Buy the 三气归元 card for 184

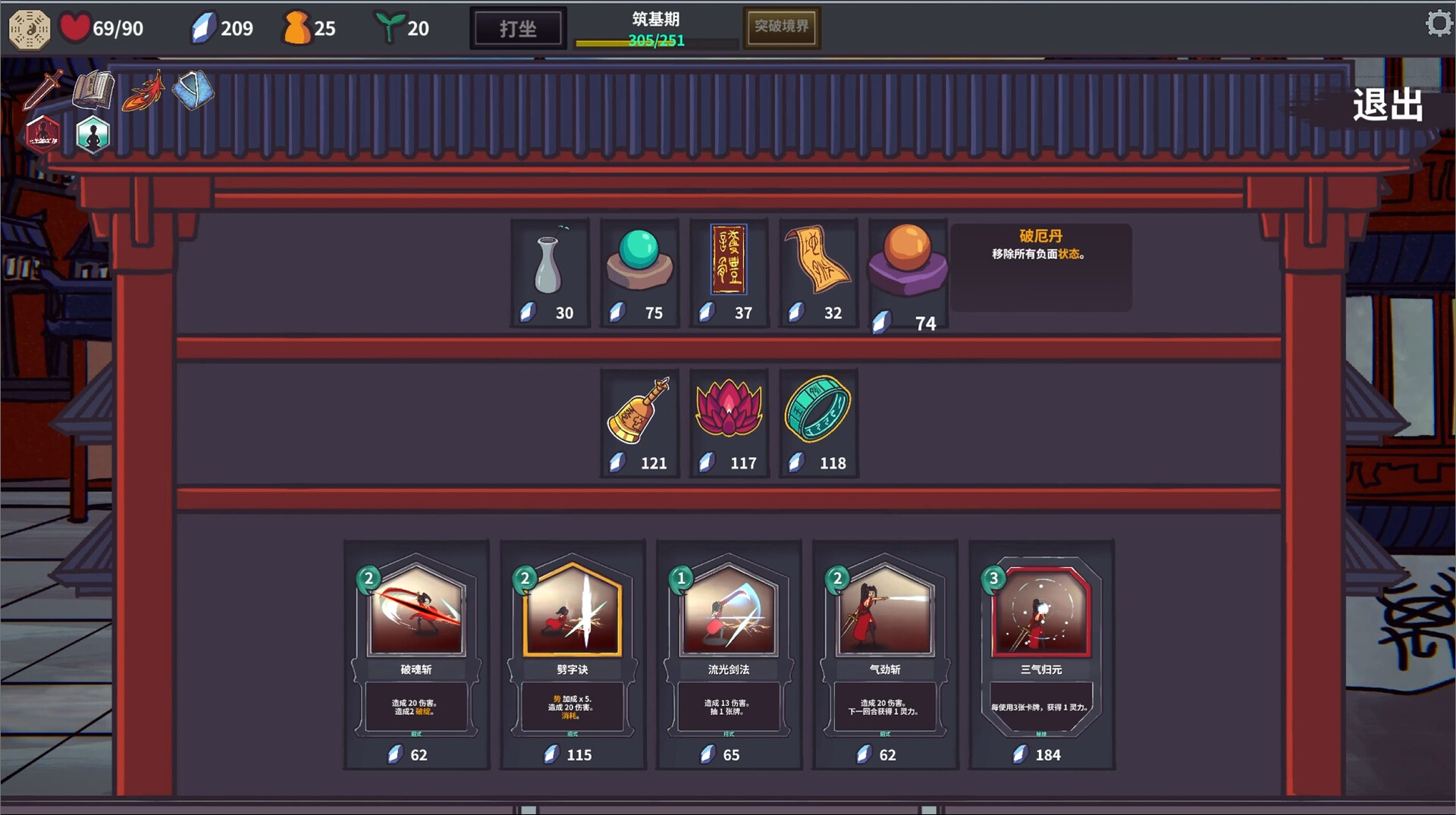point(1041,654)
